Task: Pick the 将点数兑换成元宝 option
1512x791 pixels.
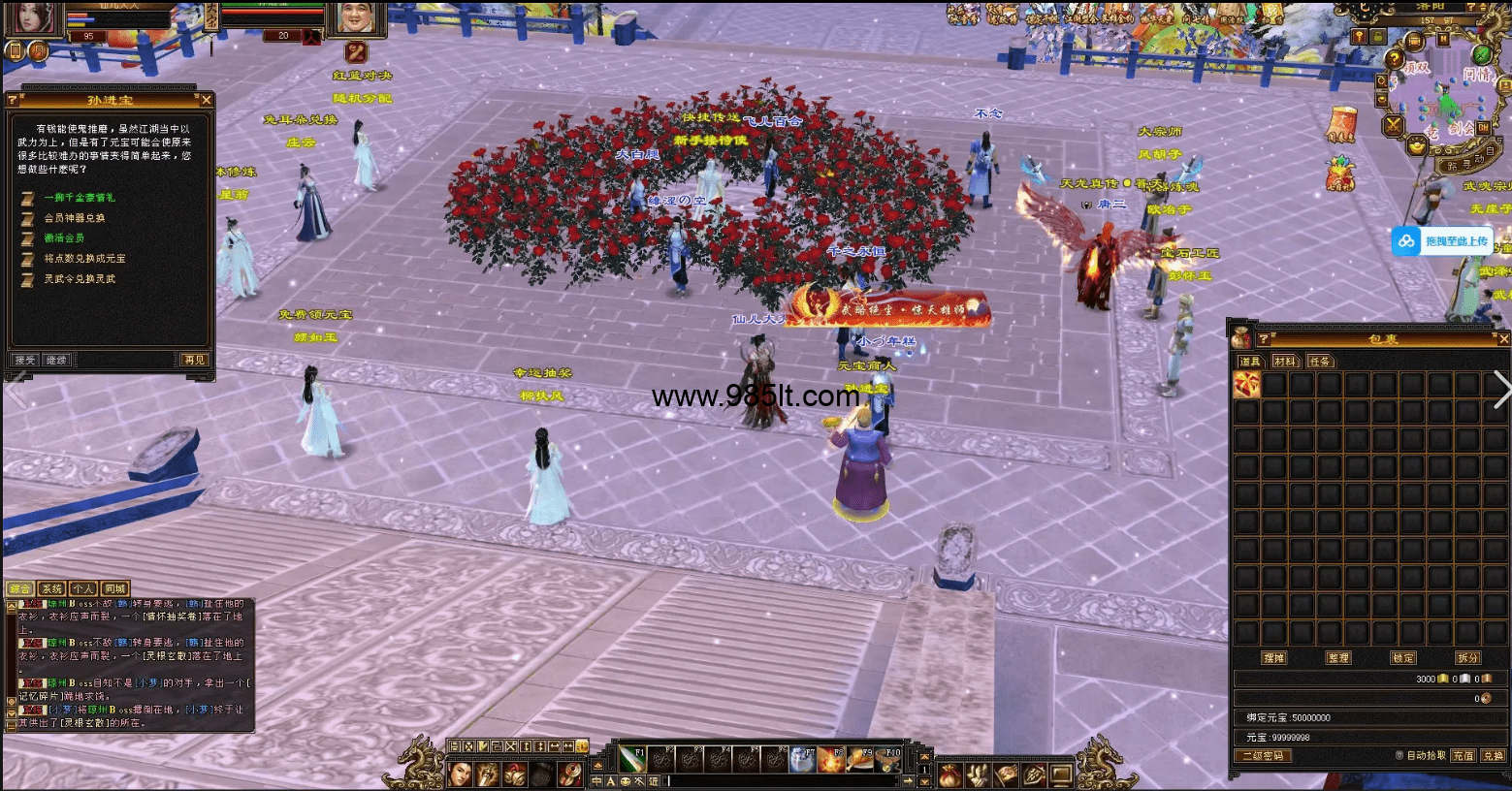Action: (84, 259)
